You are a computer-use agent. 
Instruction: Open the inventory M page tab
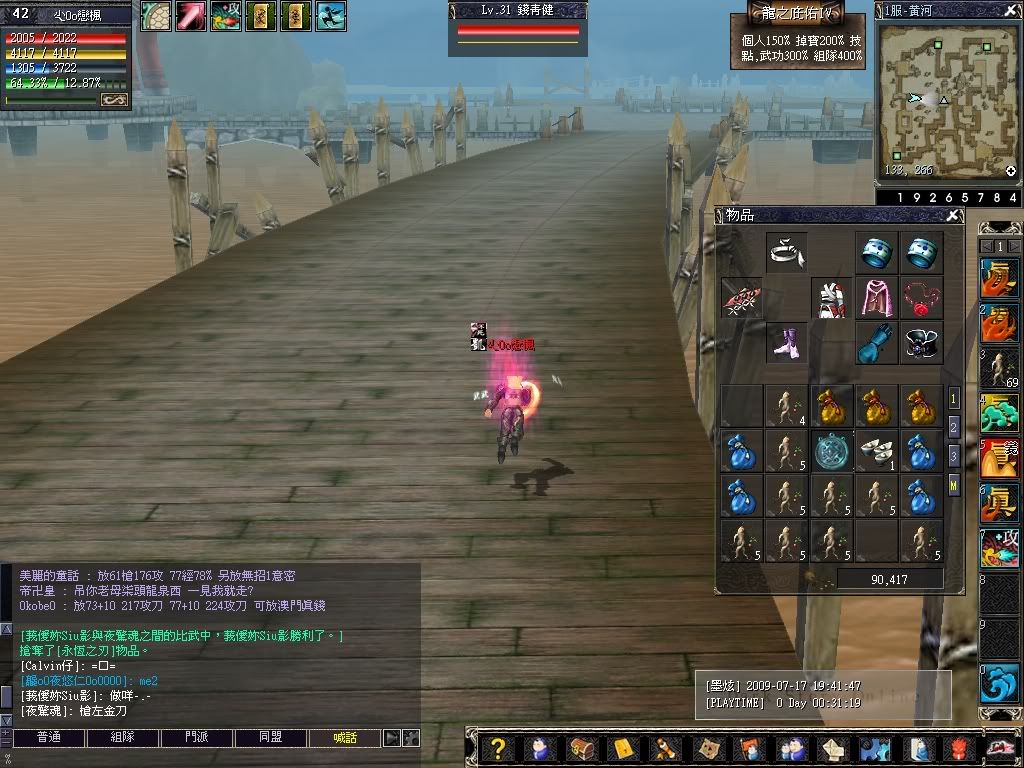point(954,484)
